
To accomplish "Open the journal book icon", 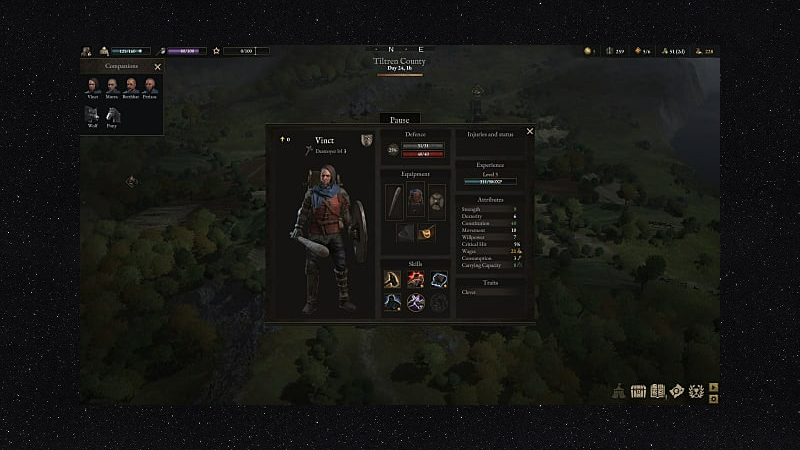I will 658,391.
